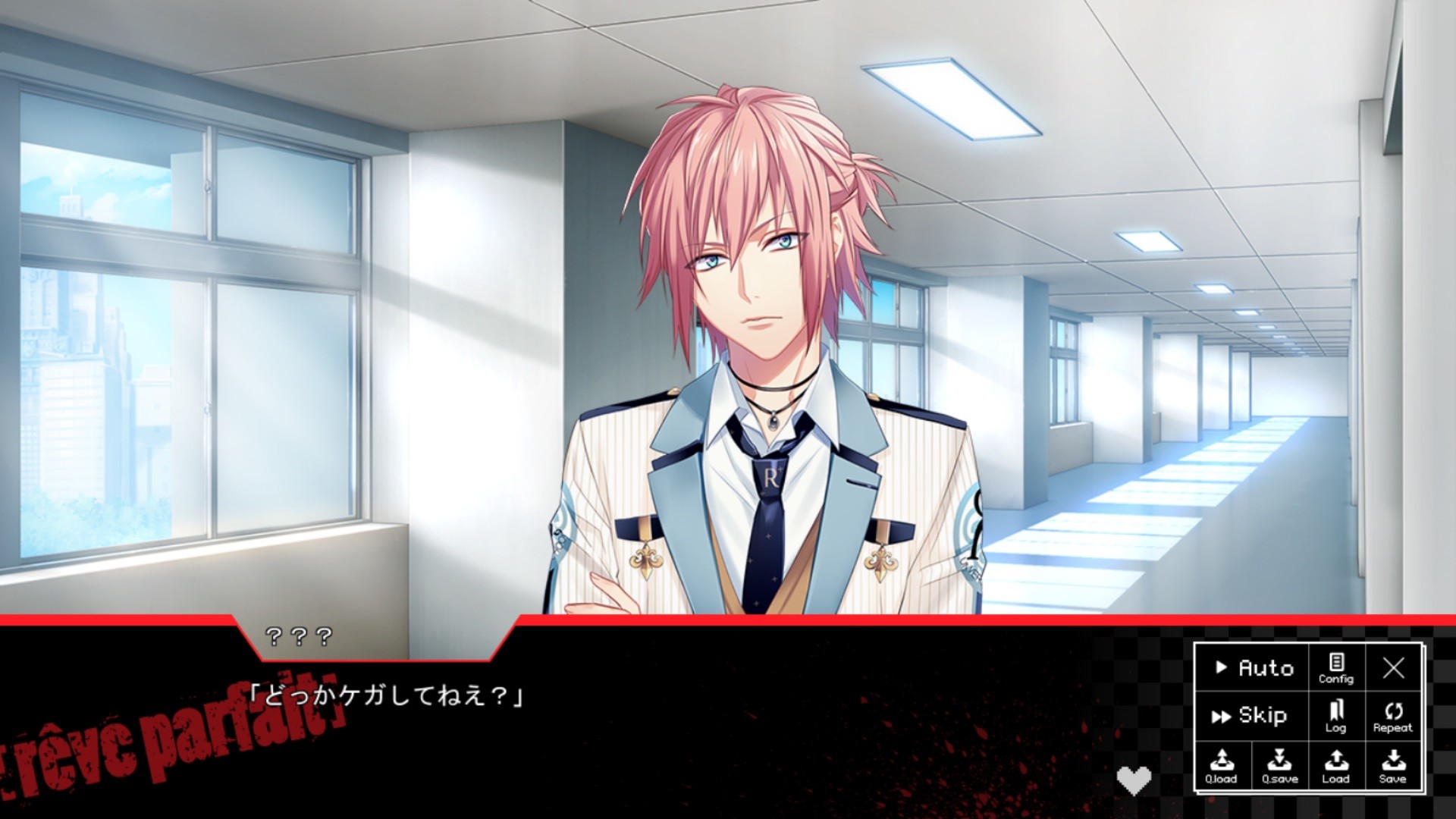Click the Auto play arrow symbol

coord(1222,669)
